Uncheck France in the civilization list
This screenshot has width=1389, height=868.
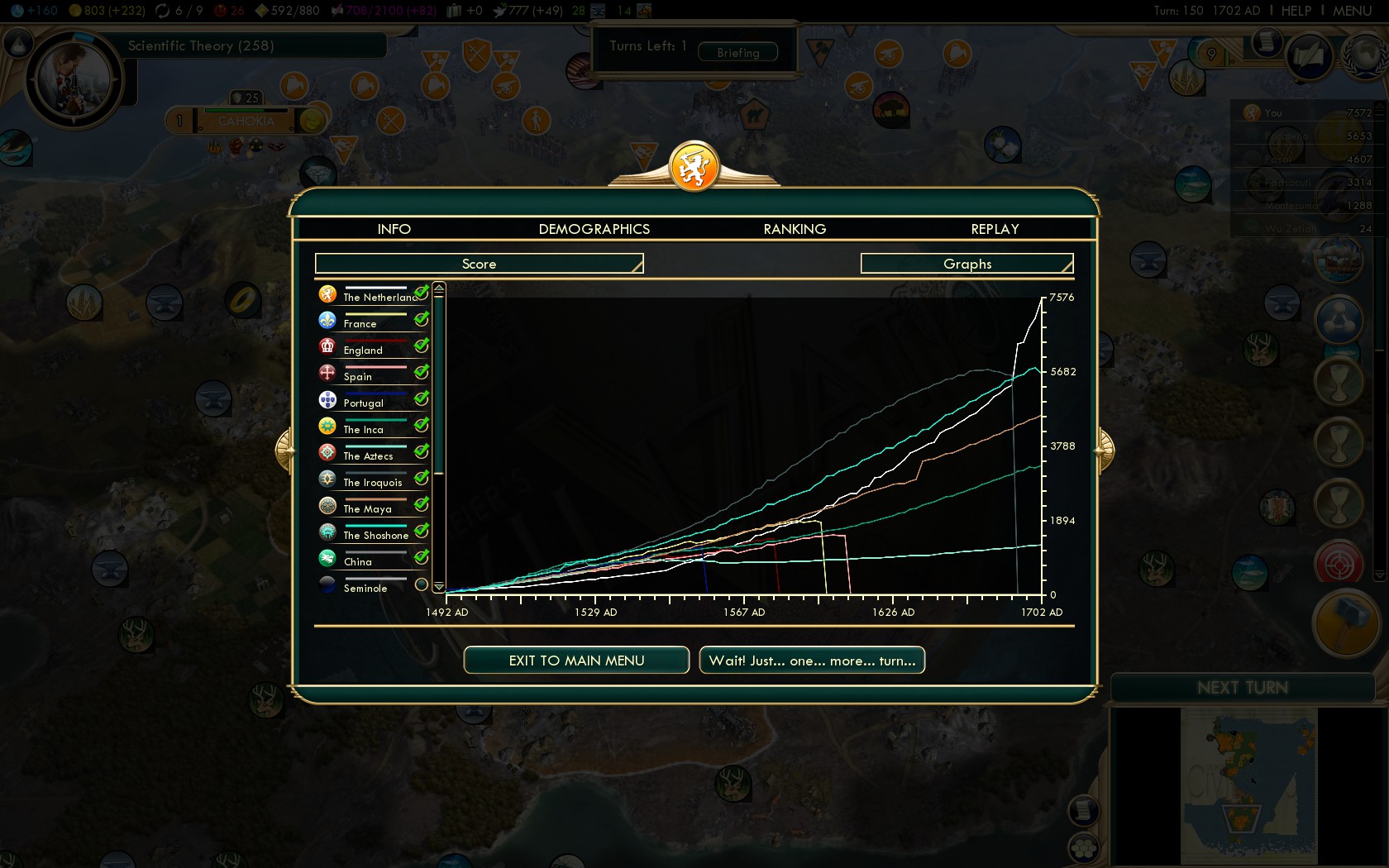[x=422, y=319]
